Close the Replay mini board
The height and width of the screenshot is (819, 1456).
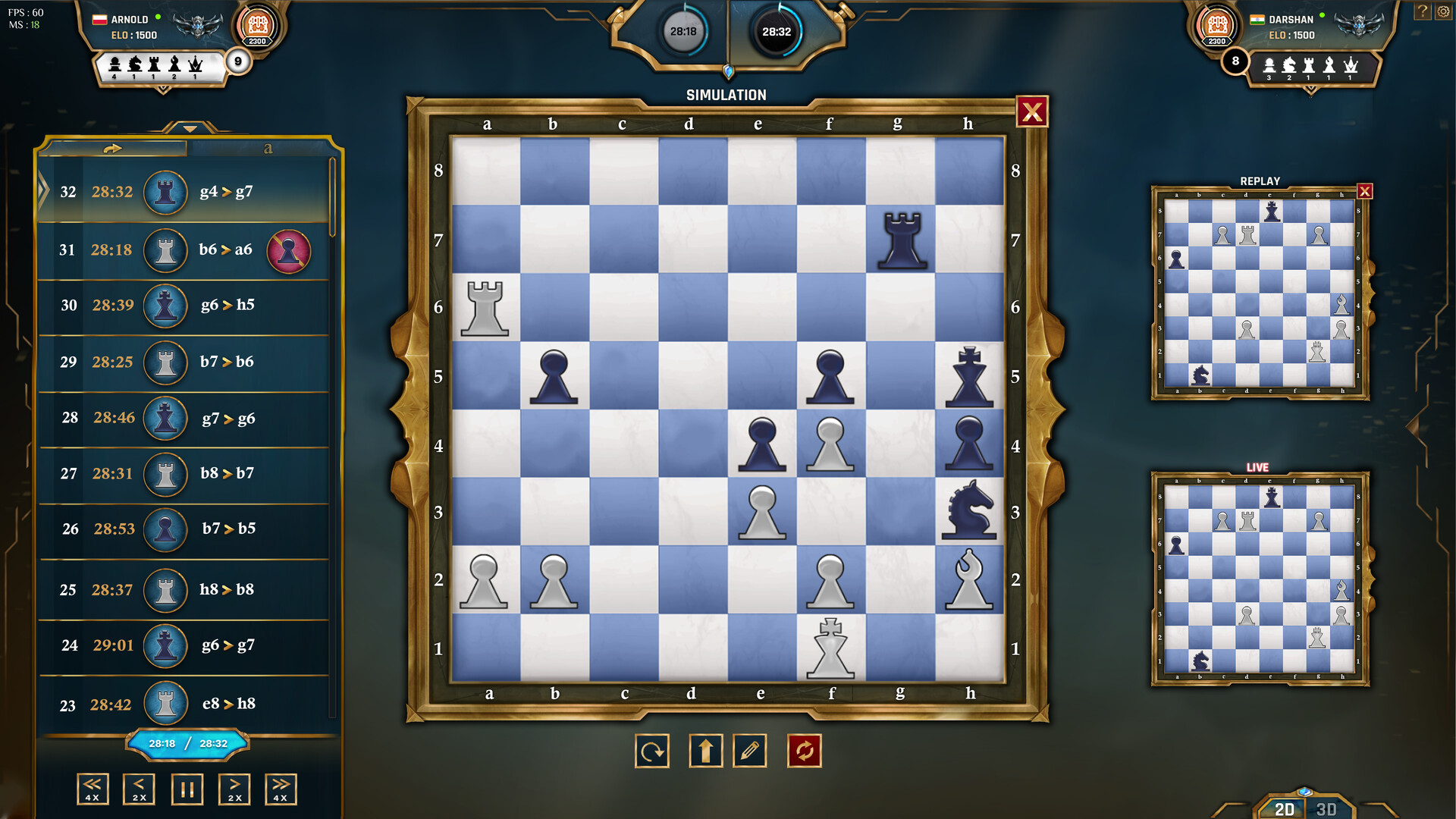pos(1365,193)
